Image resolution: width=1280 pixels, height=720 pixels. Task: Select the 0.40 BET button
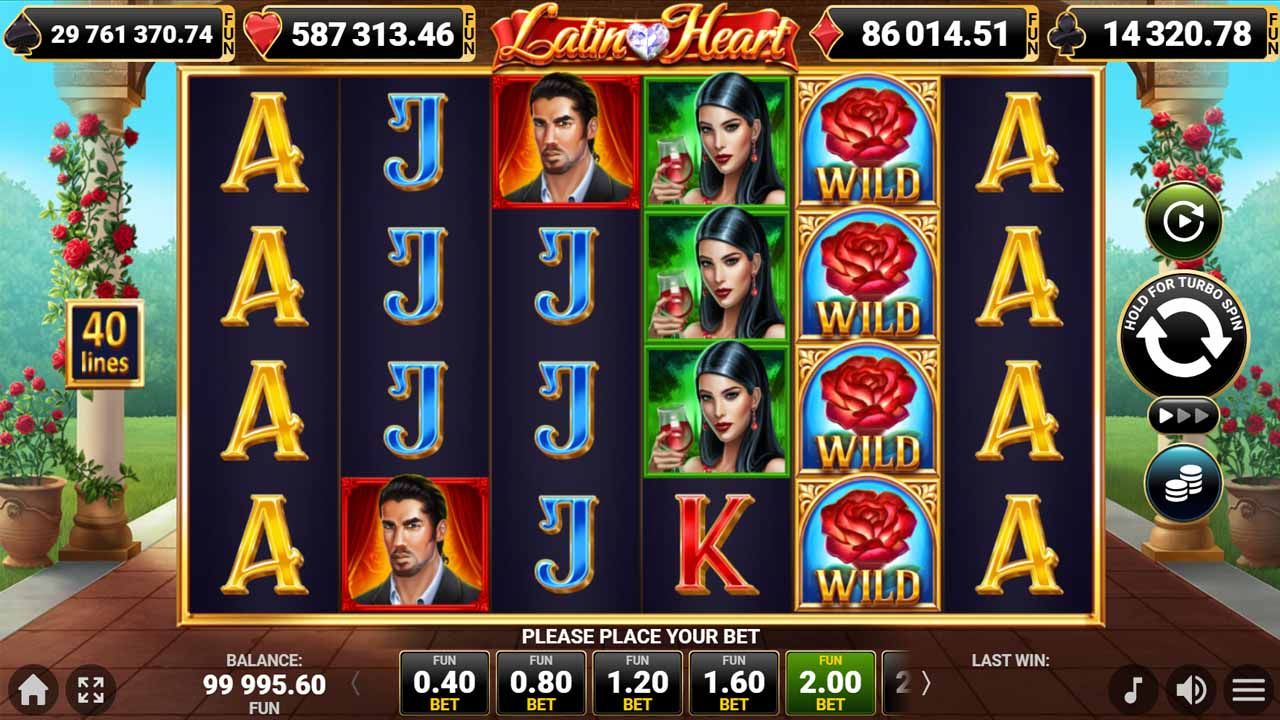(x=444, y=683)
